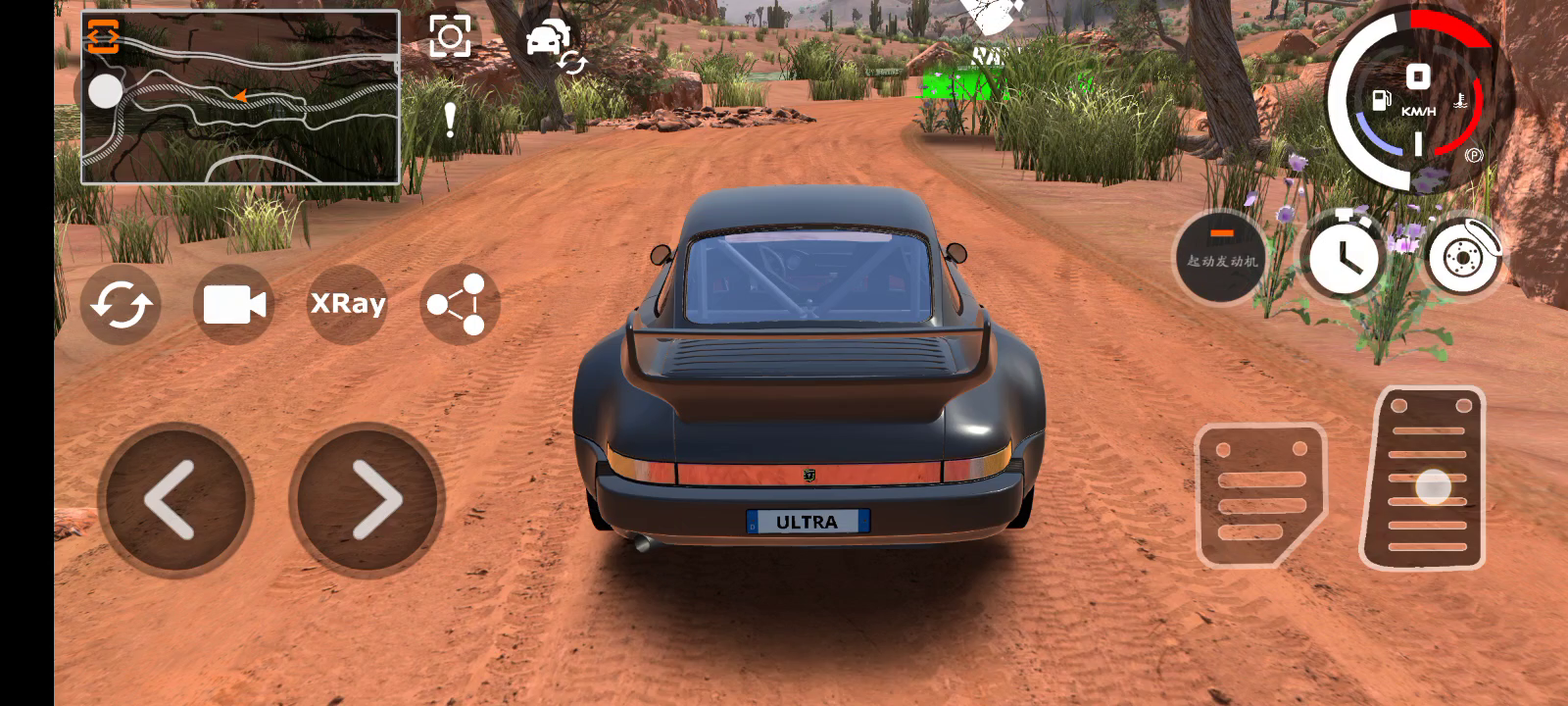Engage the handbrake disc button
Image resolution: width=1568 pixels, height=706 pixels.
(x=1462, y=257)
